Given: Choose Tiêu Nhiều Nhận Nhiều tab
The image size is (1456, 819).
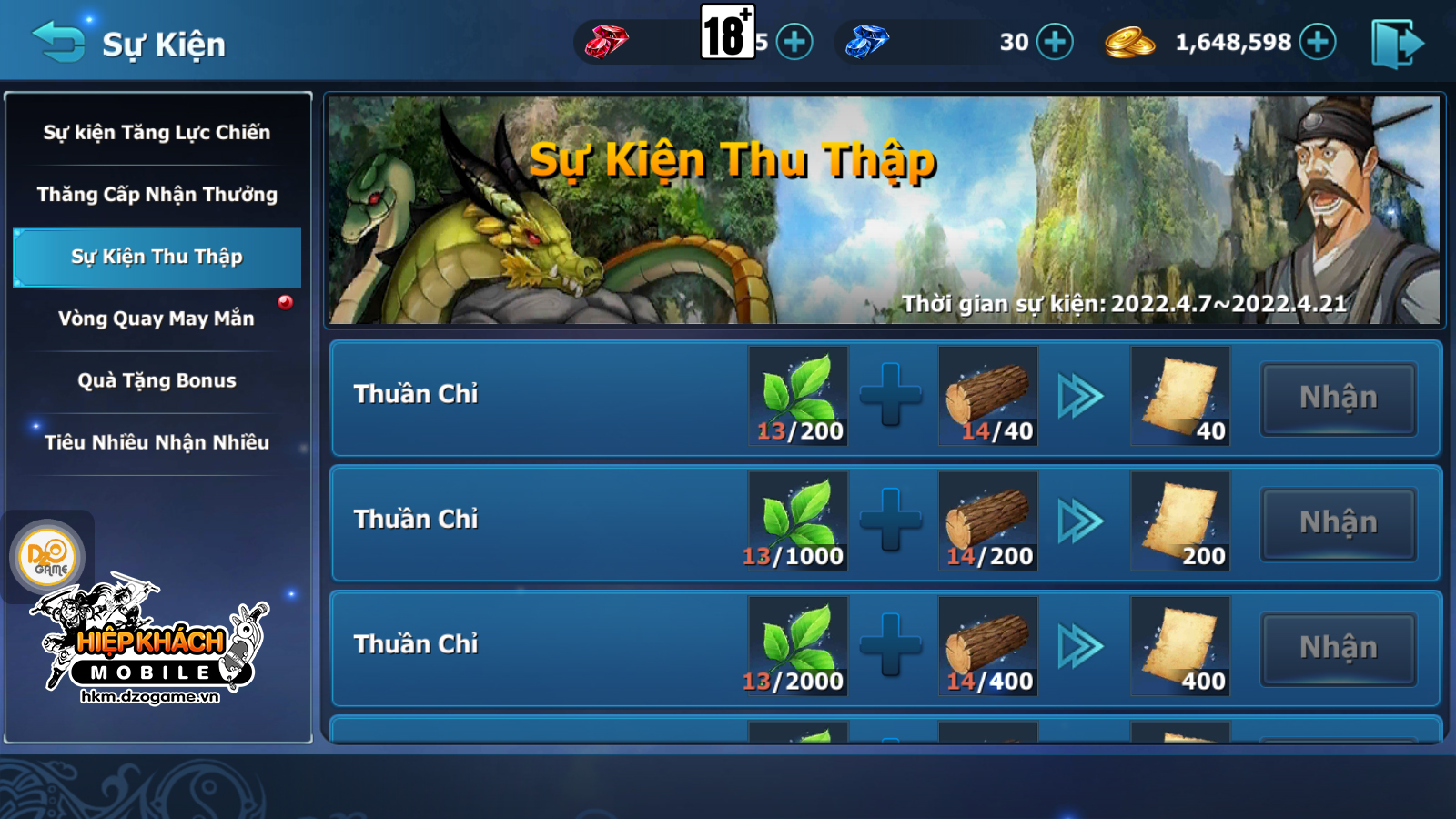Looking at the screenshot, I should [x=157, y=442].
